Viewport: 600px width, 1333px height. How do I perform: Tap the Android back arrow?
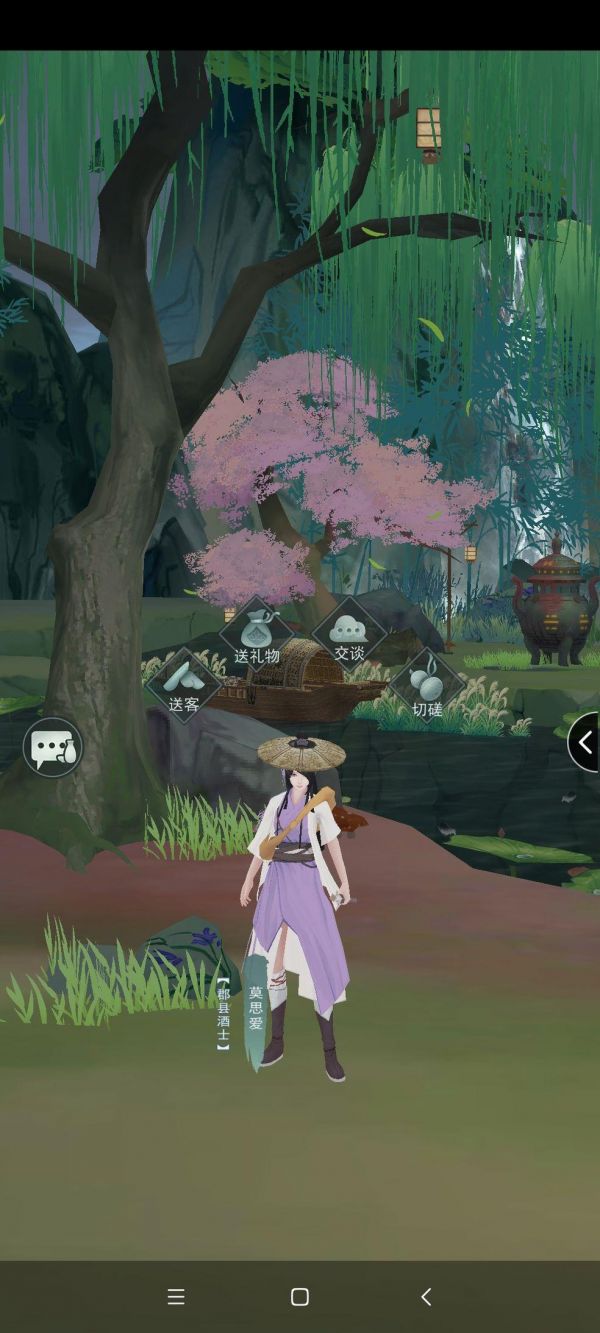click(426, 1297)
